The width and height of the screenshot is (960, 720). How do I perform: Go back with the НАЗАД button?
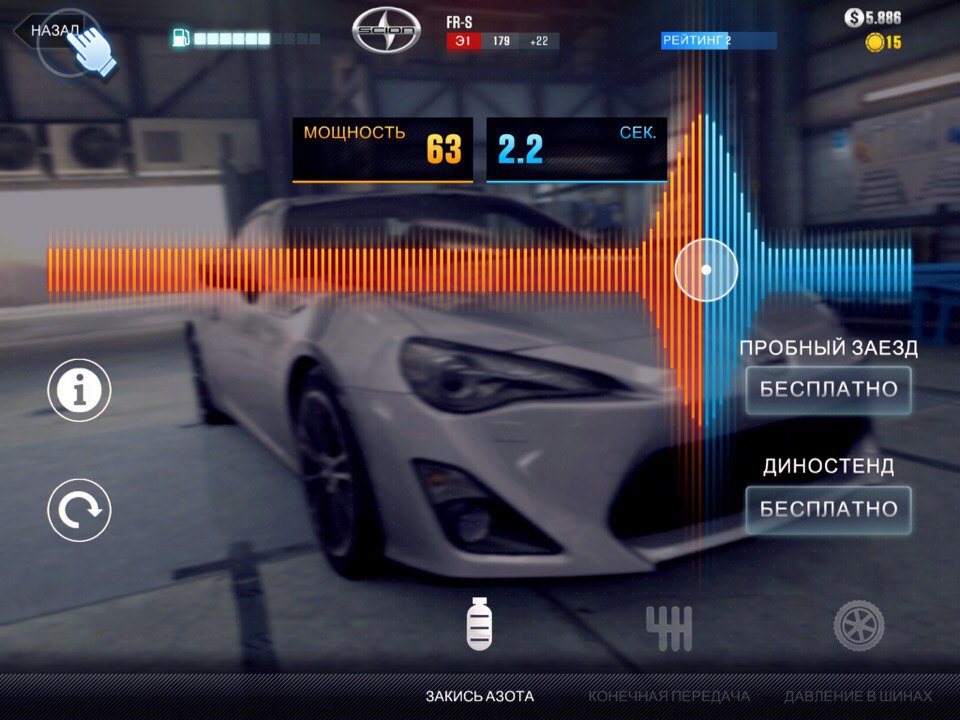[x=50, y=30]
